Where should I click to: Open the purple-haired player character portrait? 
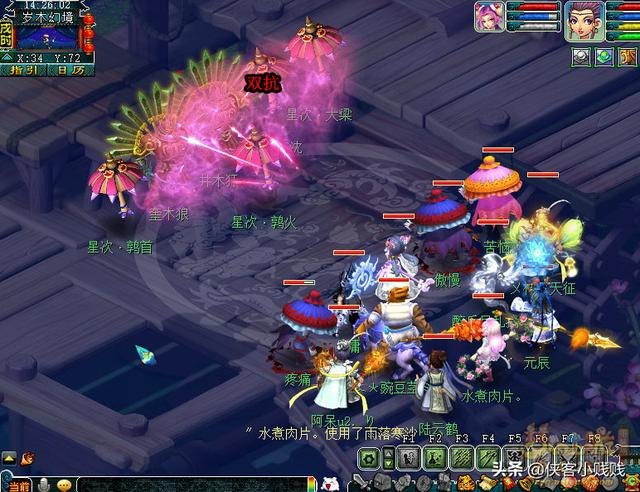(x=582, y=20)
